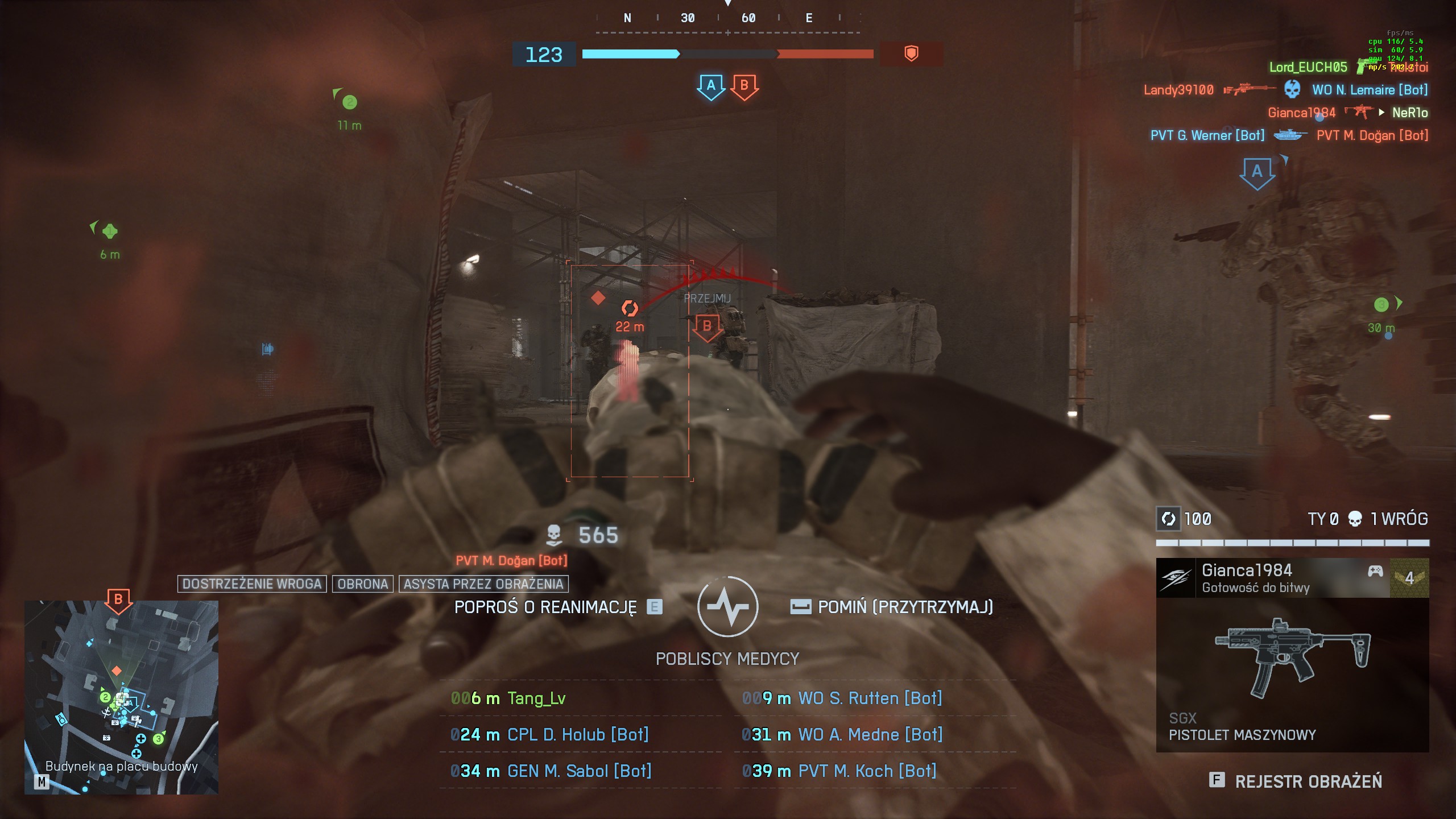
Task: Request a revive with Poproś o reanimację
Action: tap(557, 607)
